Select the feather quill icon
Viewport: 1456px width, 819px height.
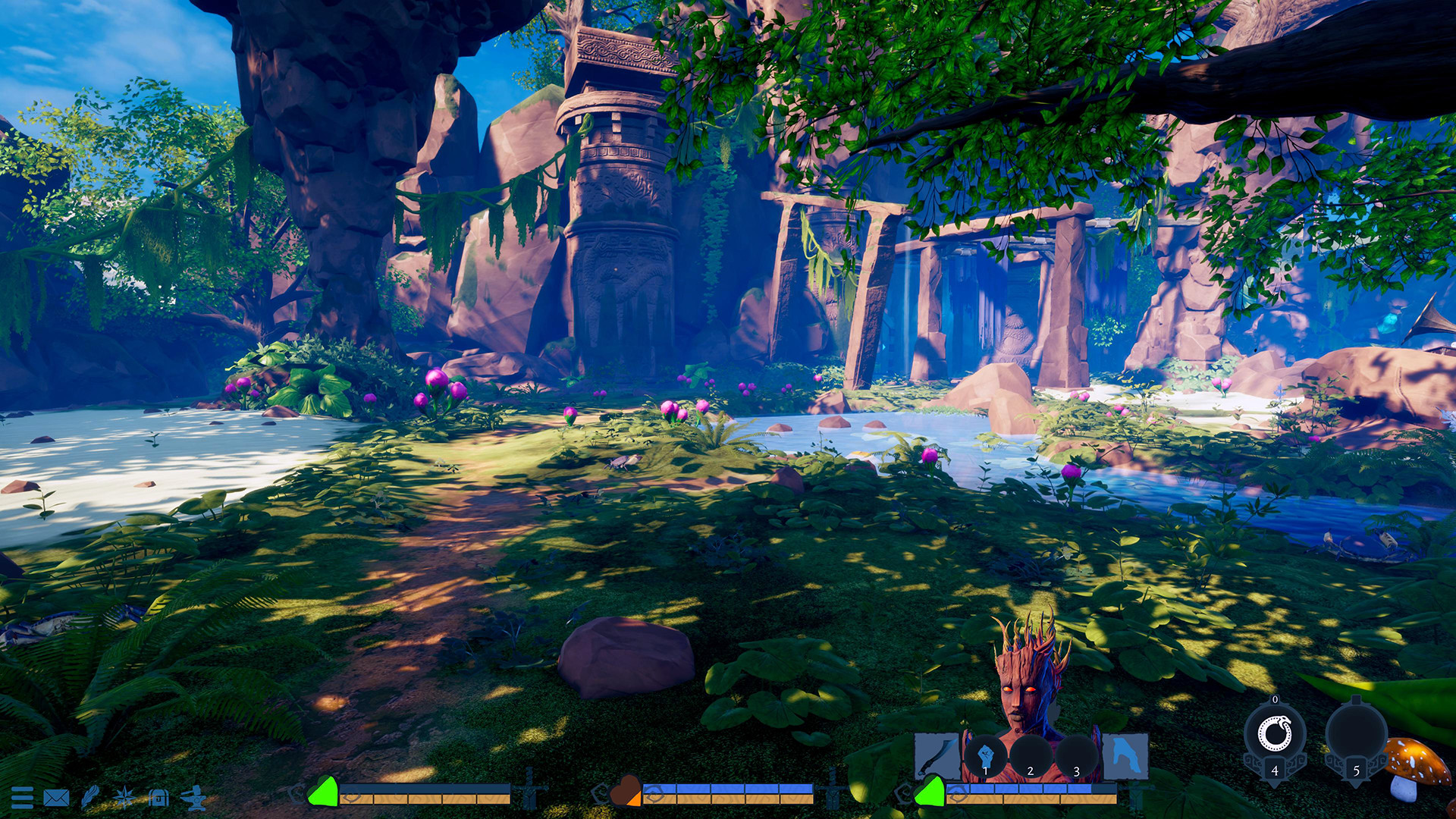[x=91, y=797]
